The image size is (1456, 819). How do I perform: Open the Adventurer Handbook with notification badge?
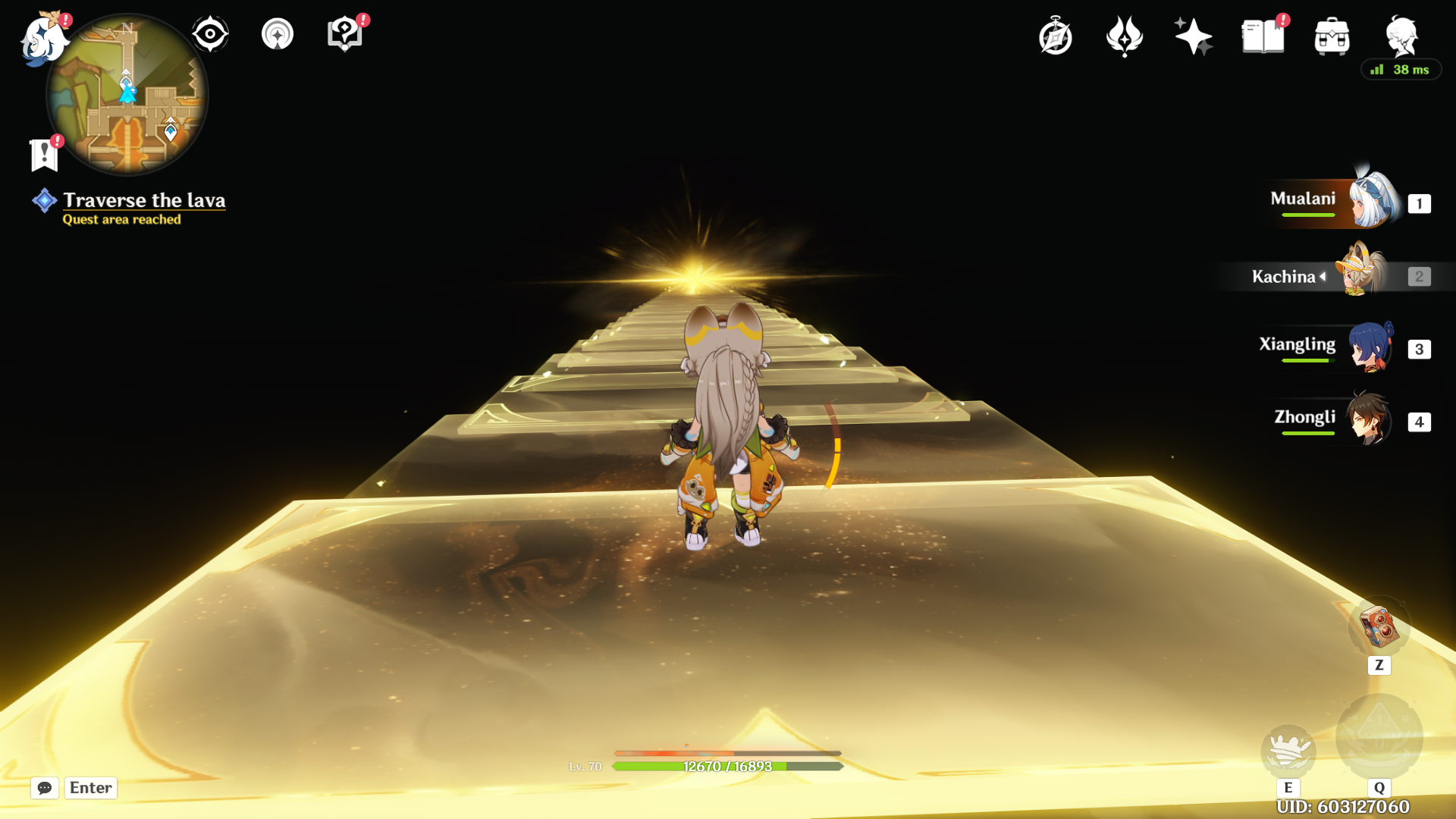click(1262, 36)
